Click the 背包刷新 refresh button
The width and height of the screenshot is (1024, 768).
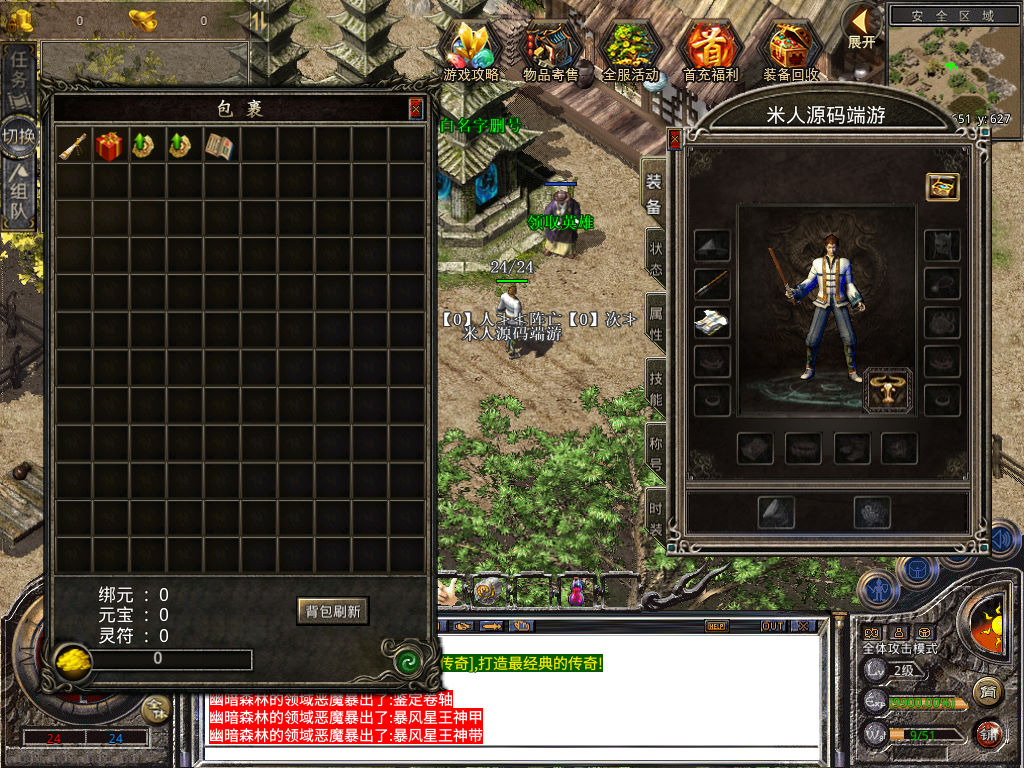332,611
